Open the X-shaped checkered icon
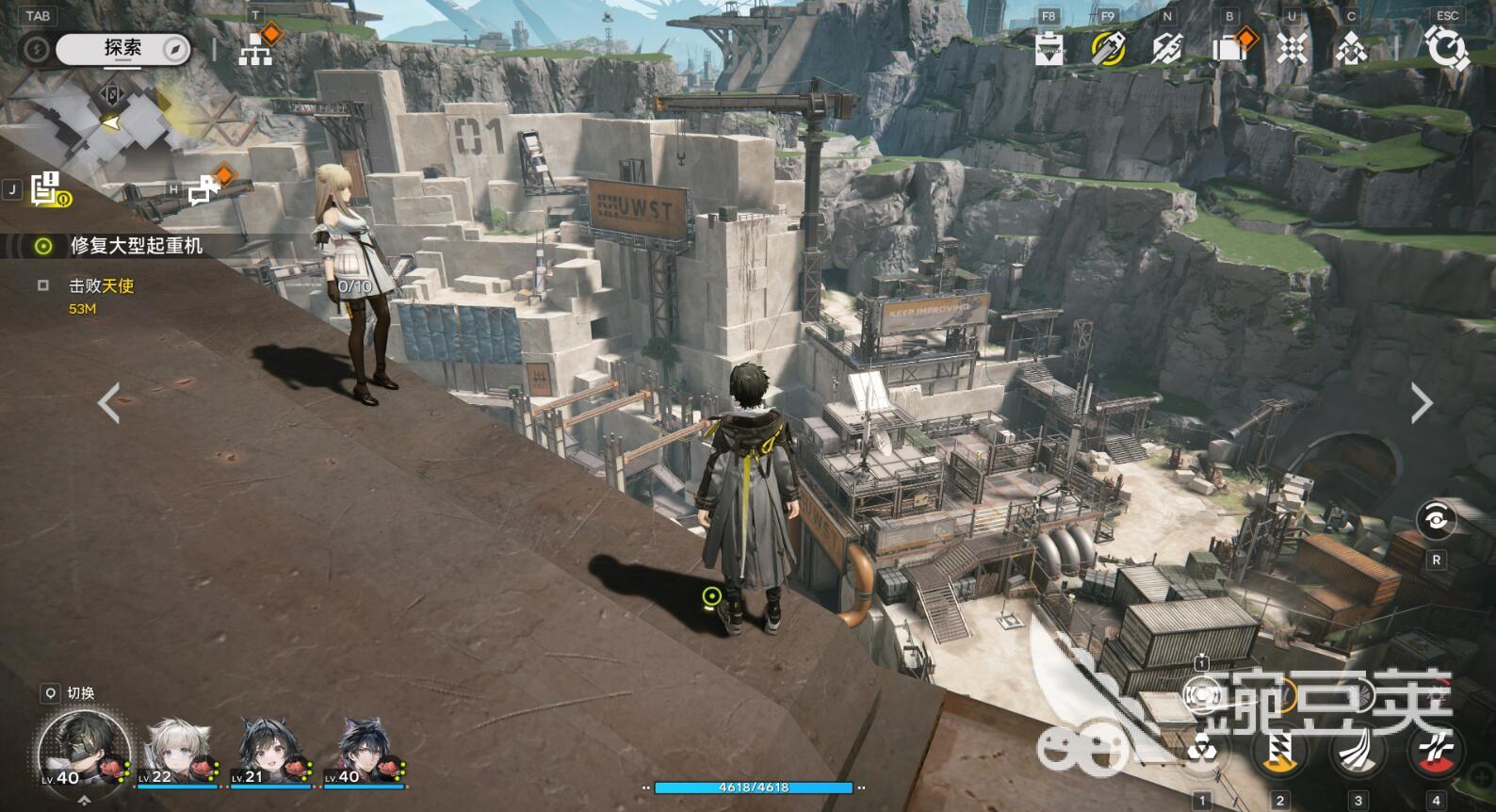Image resolution: width=1496 pixels, height=812 pixels. coord(1291,47)
